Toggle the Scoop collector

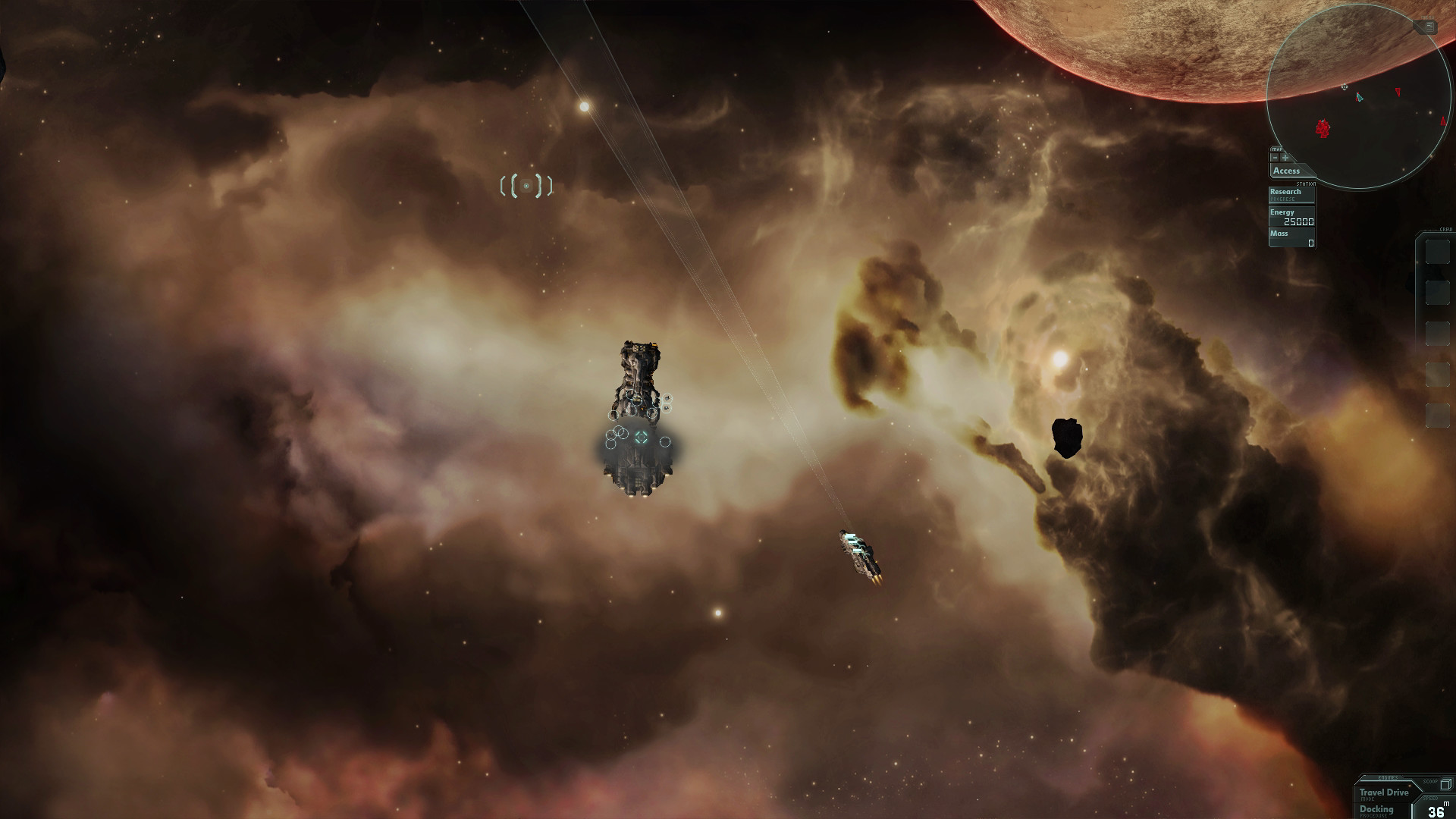1446,784
